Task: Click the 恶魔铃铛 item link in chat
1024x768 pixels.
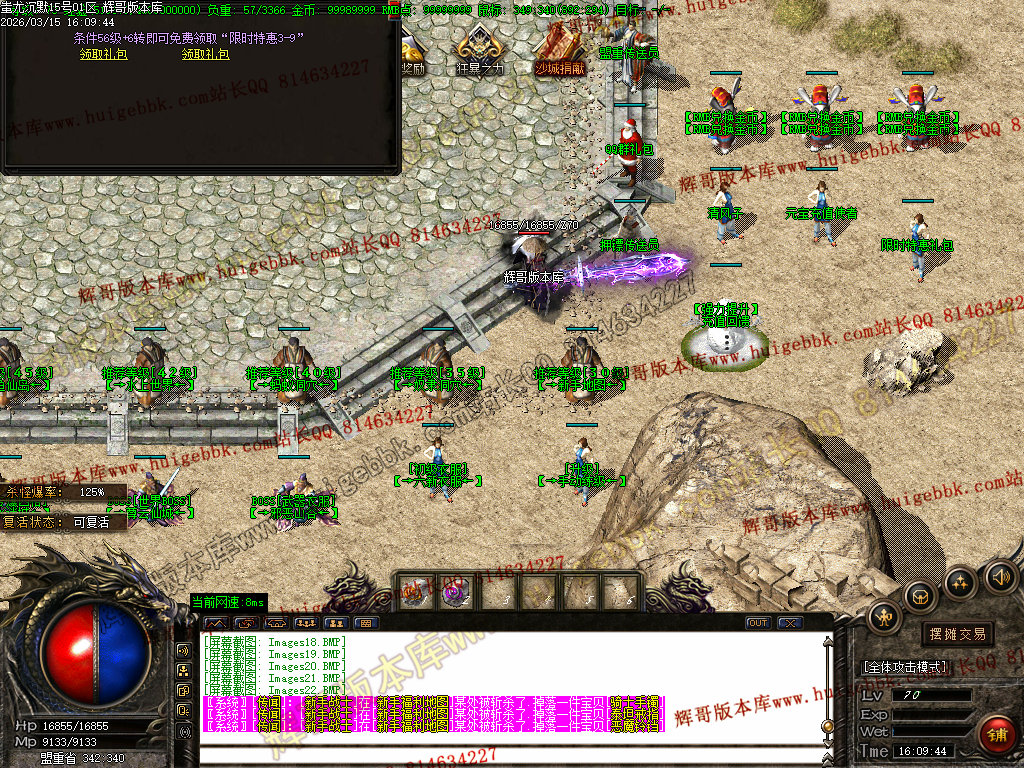Action: click(635, 726)
